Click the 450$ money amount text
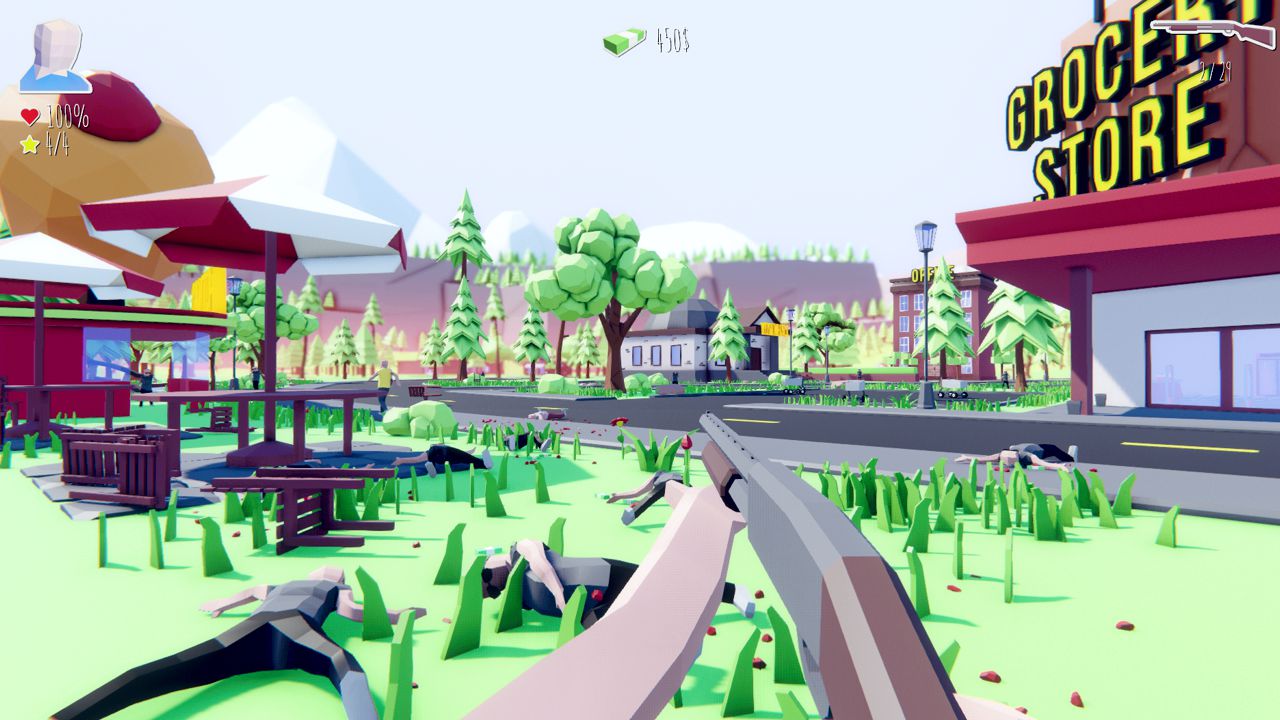Viewport: 1280px width, 720px height. (x=671, y=38)
